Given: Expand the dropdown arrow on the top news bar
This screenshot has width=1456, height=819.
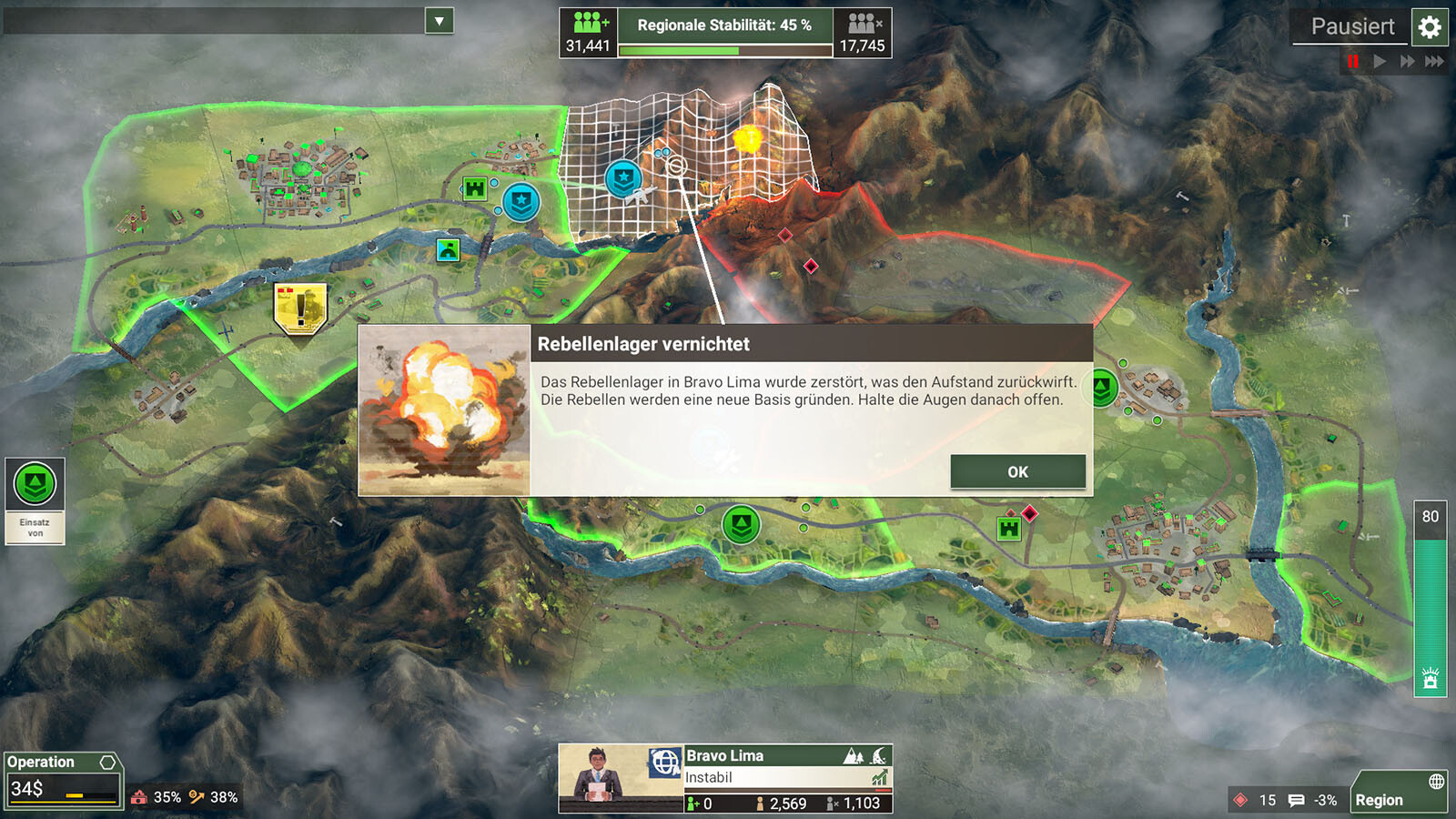Looking at the screenshot, I should pos(439,21).
